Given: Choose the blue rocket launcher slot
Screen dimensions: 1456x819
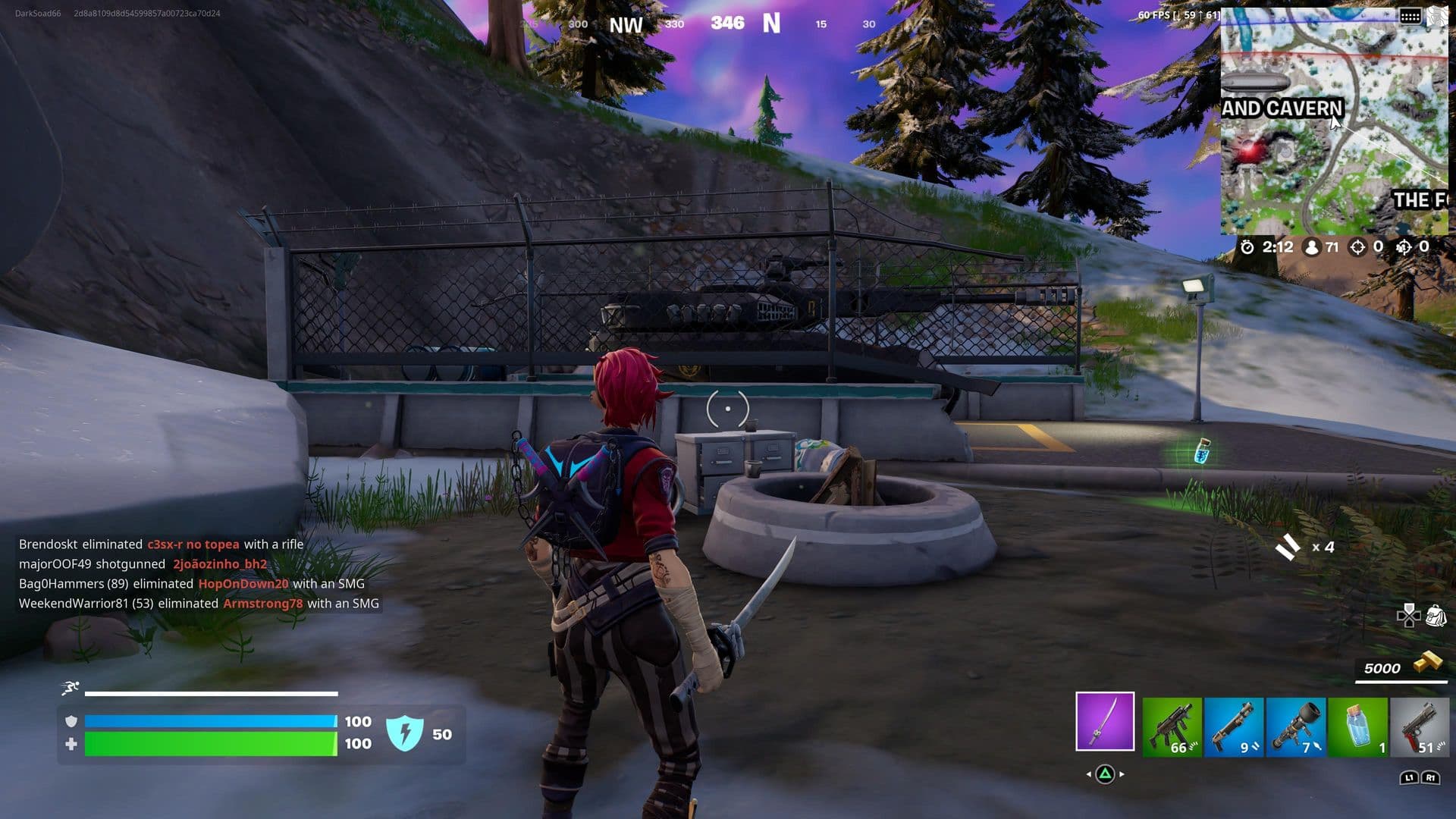Looking at the screenshot, I should [x=1295, y=727].
